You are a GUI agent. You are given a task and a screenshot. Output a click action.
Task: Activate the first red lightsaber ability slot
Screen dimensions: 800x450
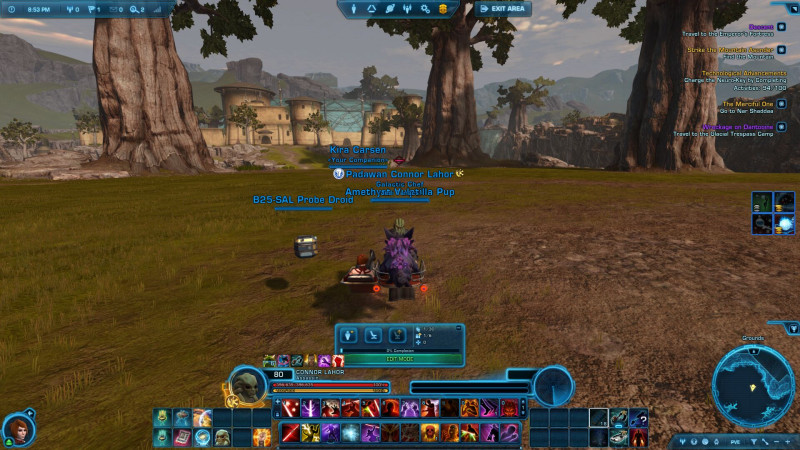coord(291,408)
